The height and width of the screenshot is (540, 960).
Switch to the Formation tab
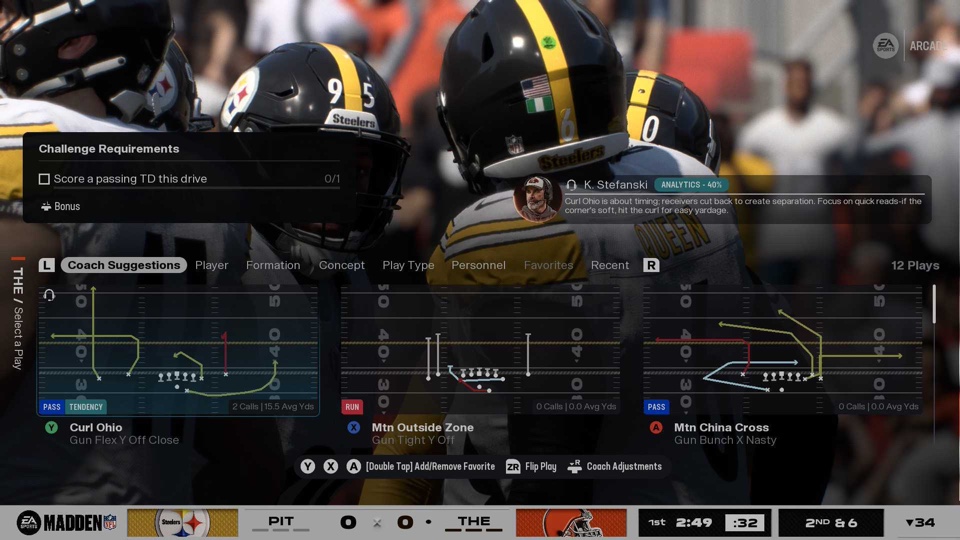point(273,265)
